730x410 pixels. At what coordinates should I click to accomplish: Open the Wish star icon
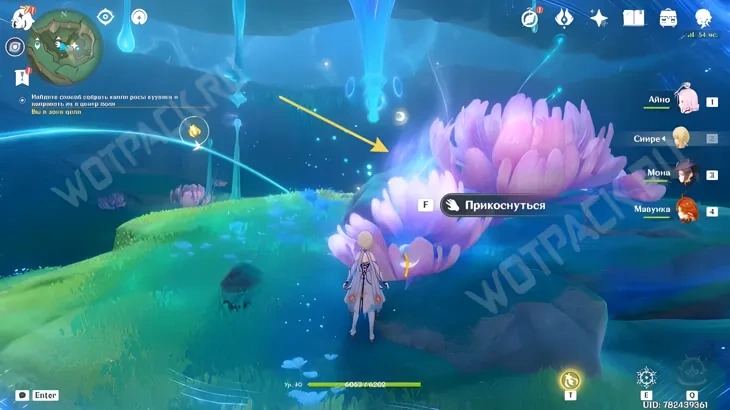click(599, 18)
